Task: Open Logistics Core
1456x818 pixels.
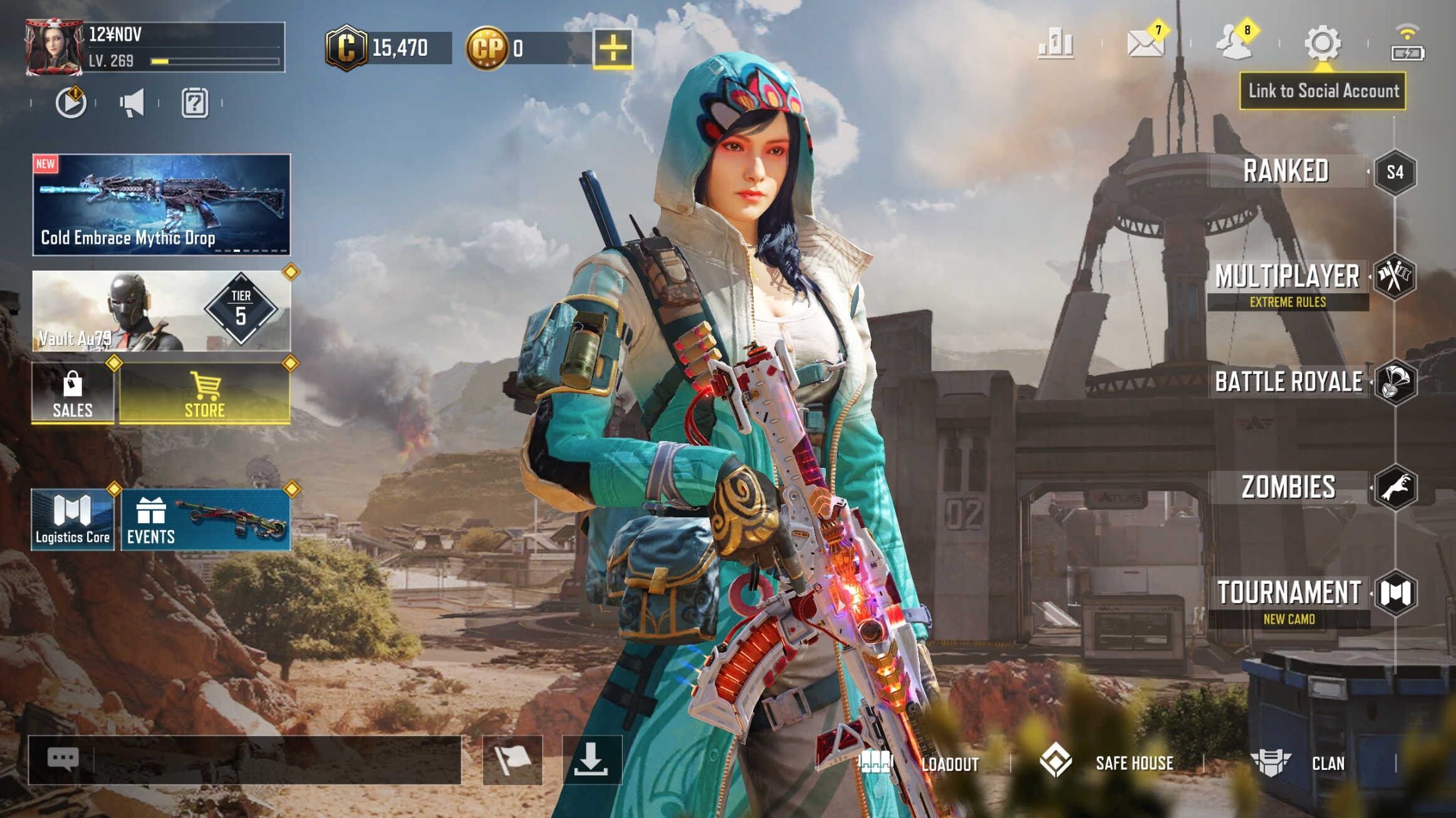Action: [73, 520]
